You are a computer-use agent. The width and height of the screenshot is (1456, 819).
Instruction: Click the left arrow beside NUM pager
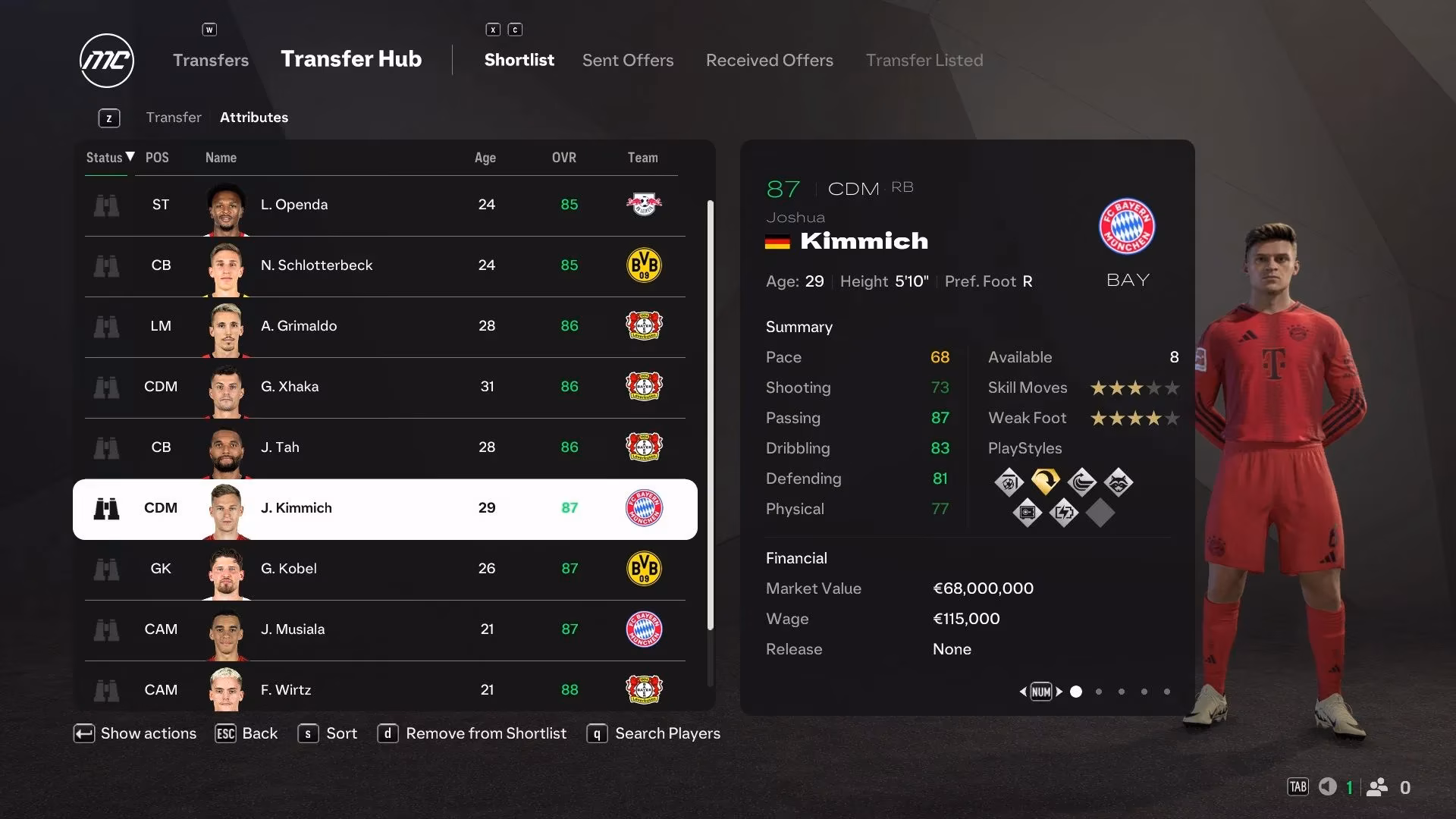(x=1023, y=692)
